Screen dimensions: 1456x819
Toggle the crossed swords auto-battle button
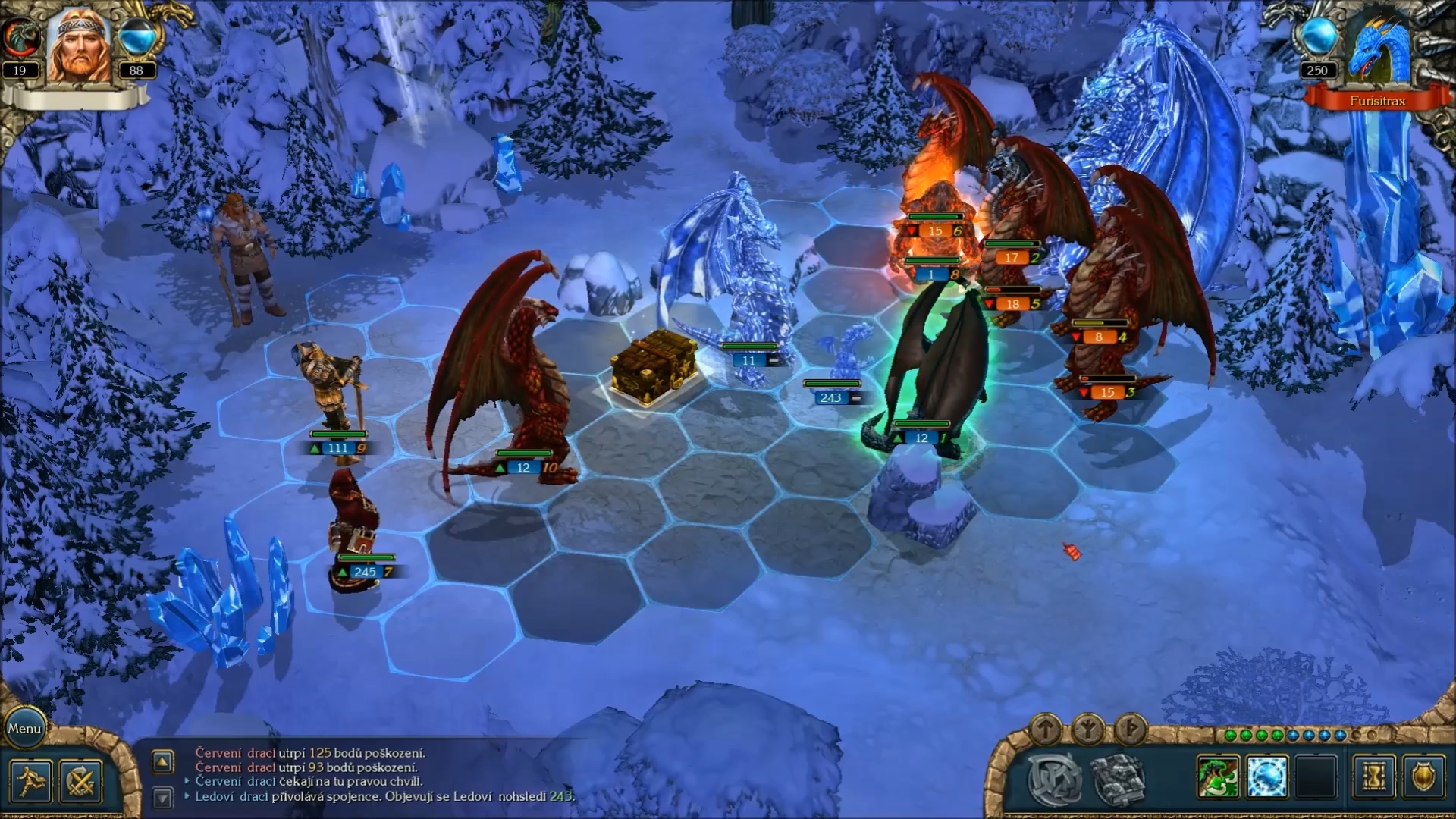point(80,781)
